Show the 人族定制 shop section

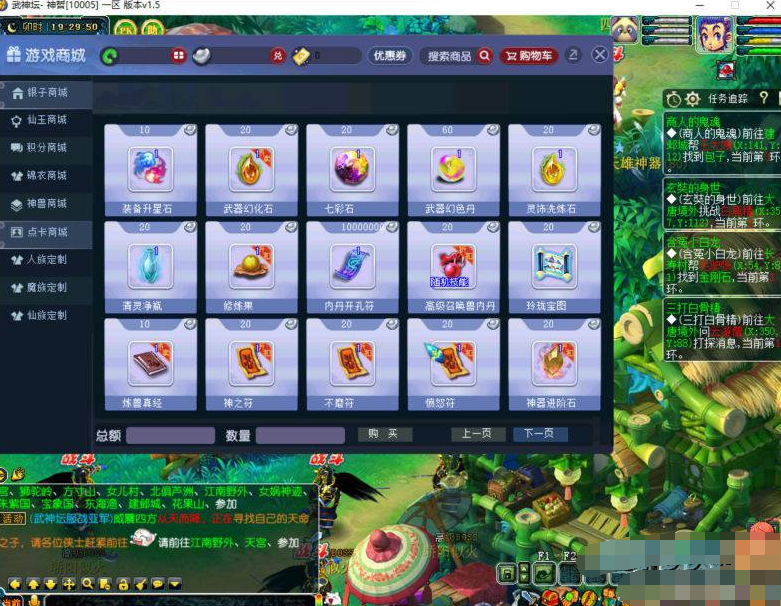click(46, 260)
